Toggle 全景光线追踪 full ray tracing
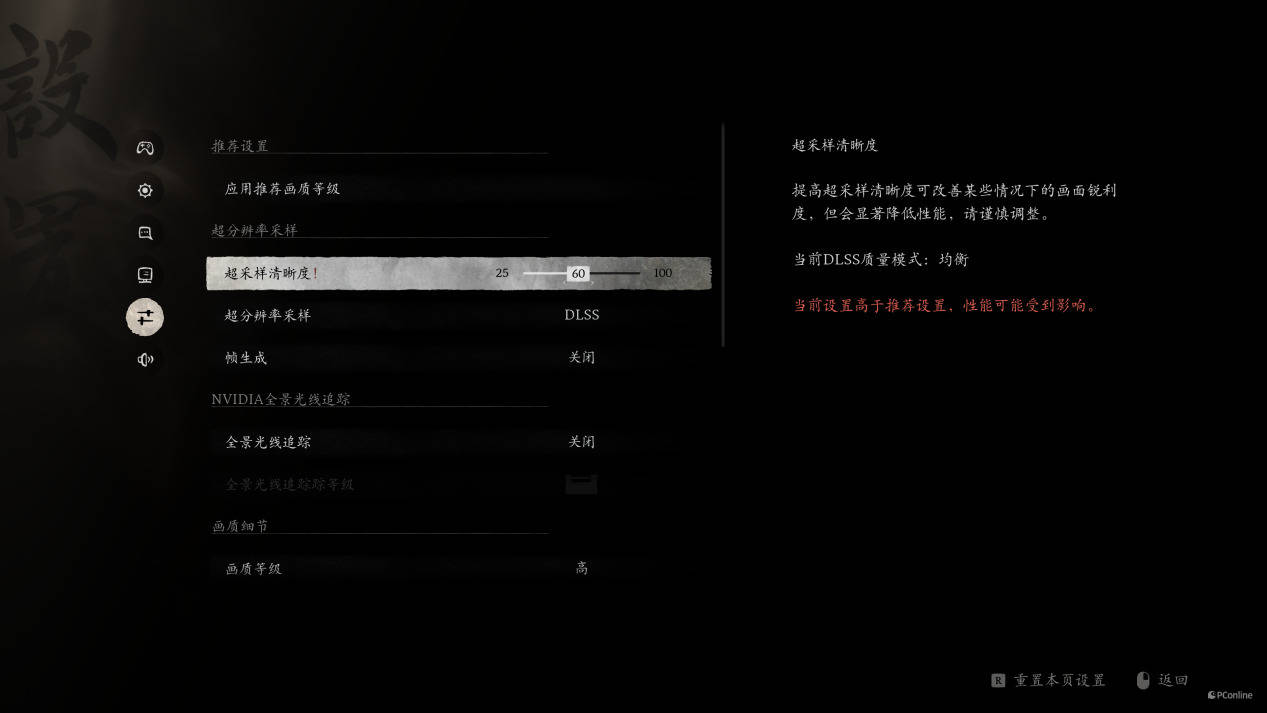This screenshot has width=1267, height=713. [581, 442]
